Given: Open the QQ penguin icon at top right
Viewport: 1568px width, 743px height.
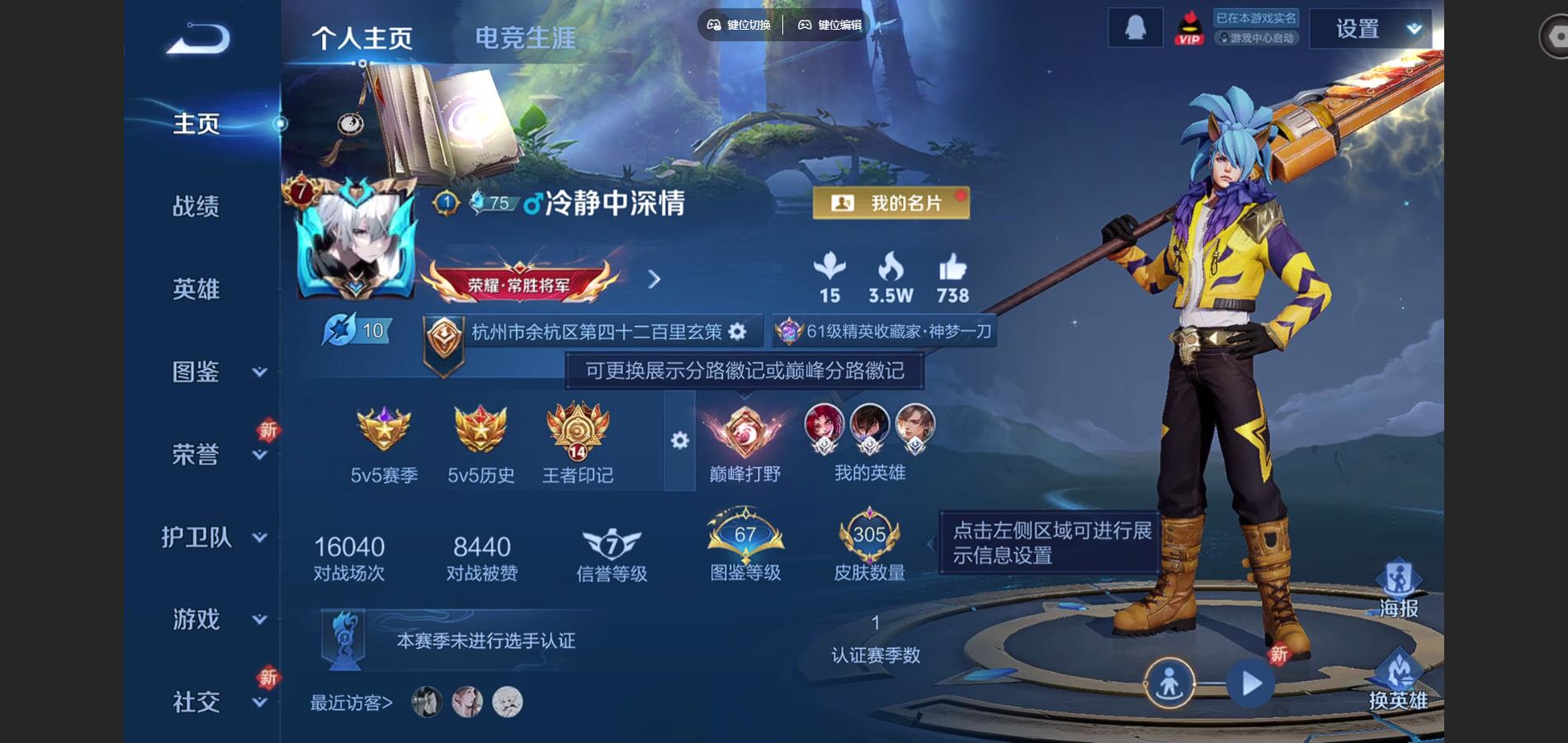Looking at the screenshot, I should point(1135,26).
